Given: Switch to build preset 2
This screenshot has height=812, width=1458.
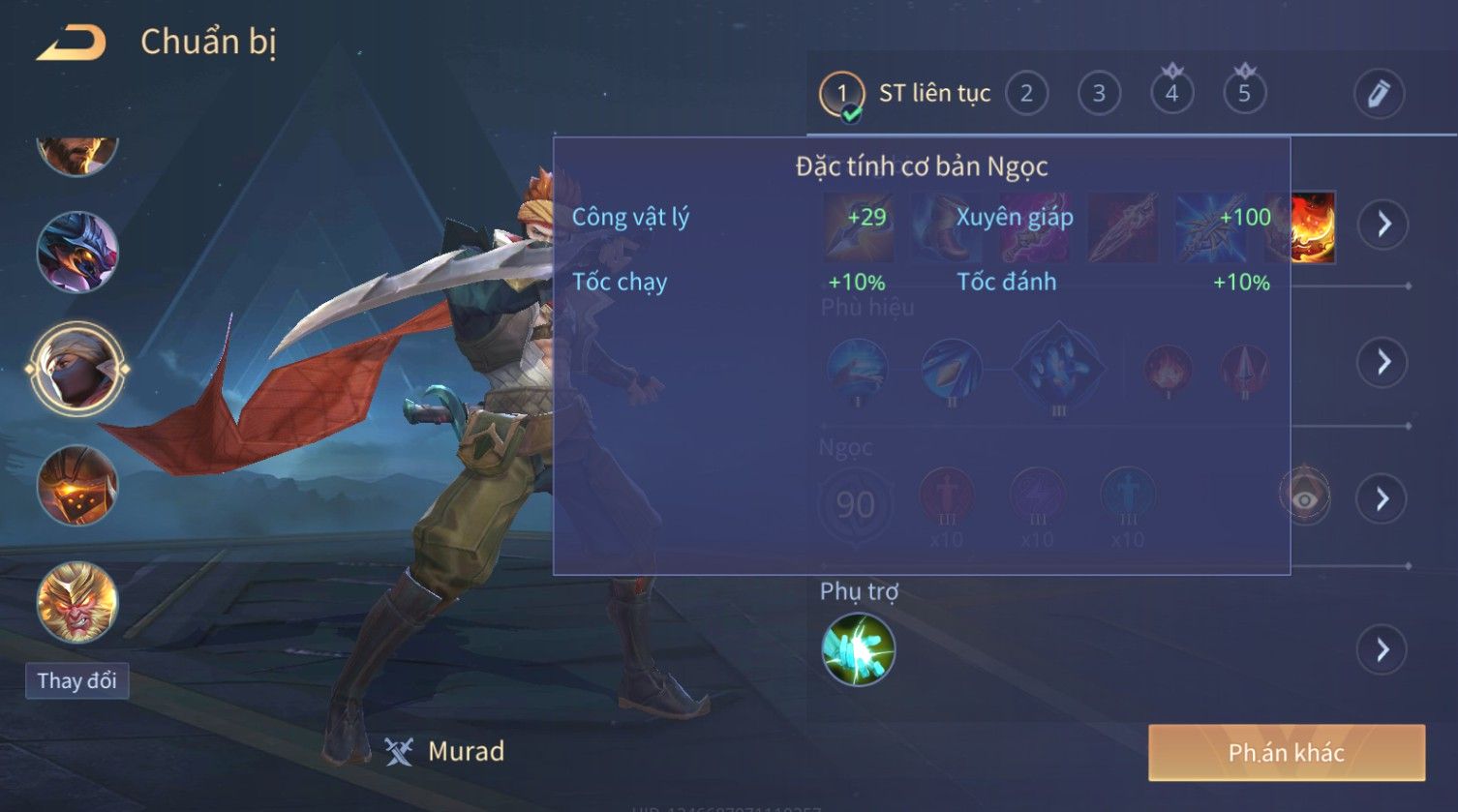Looking at the screenshot, I should point(1026,94).
